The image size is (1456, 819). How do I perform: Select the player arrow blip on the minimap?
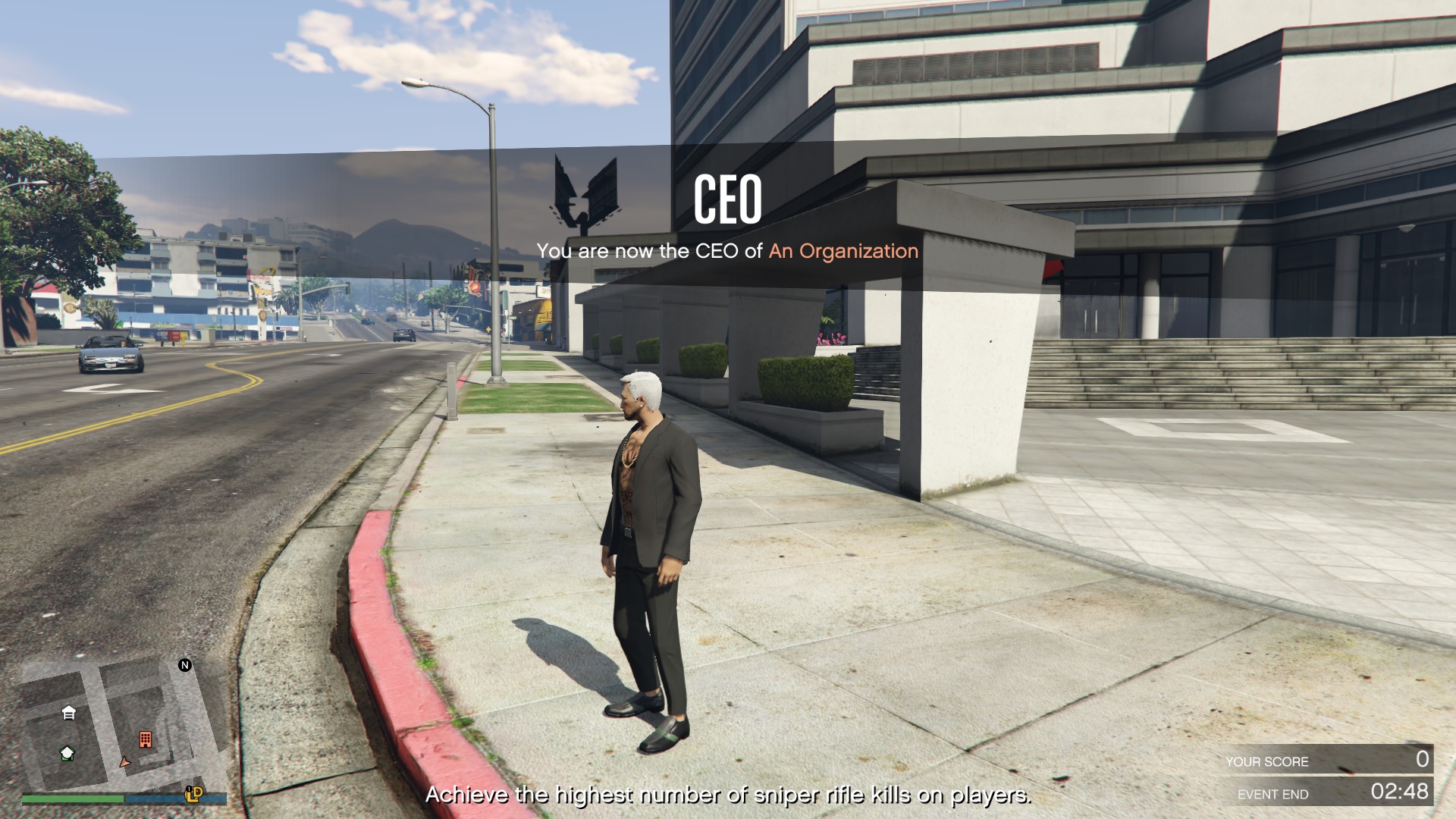pyautogui.click(x=125, y=763)
